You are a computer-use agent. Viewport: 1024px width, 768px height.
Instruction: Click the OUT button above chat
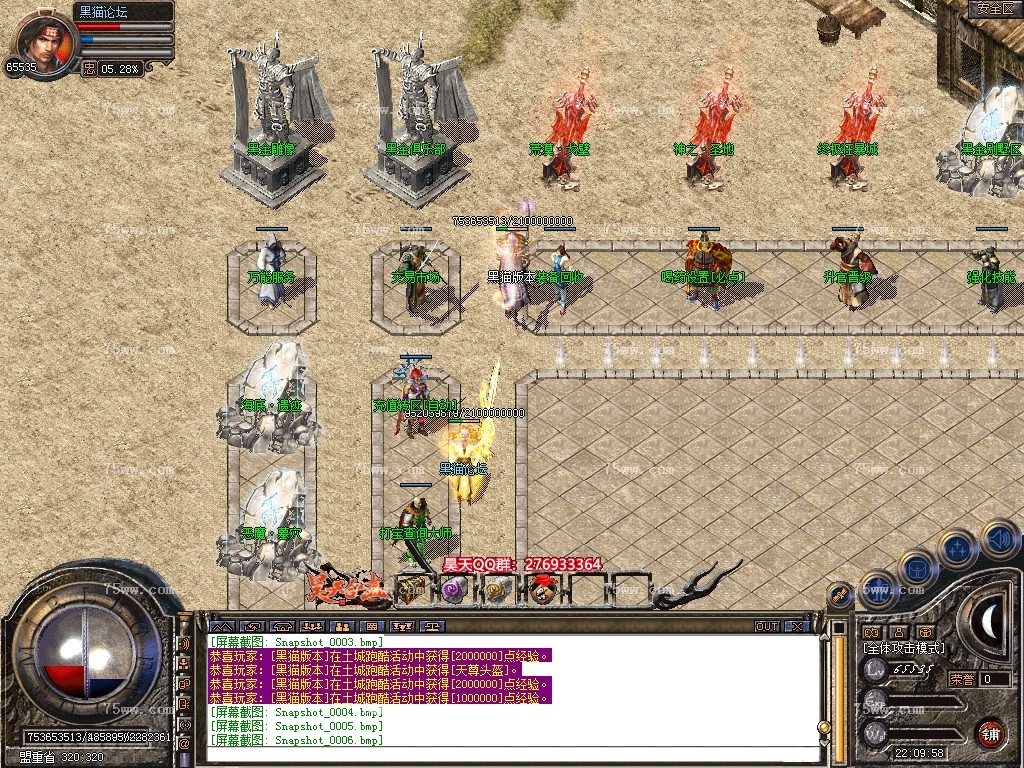tap(766, 626)
